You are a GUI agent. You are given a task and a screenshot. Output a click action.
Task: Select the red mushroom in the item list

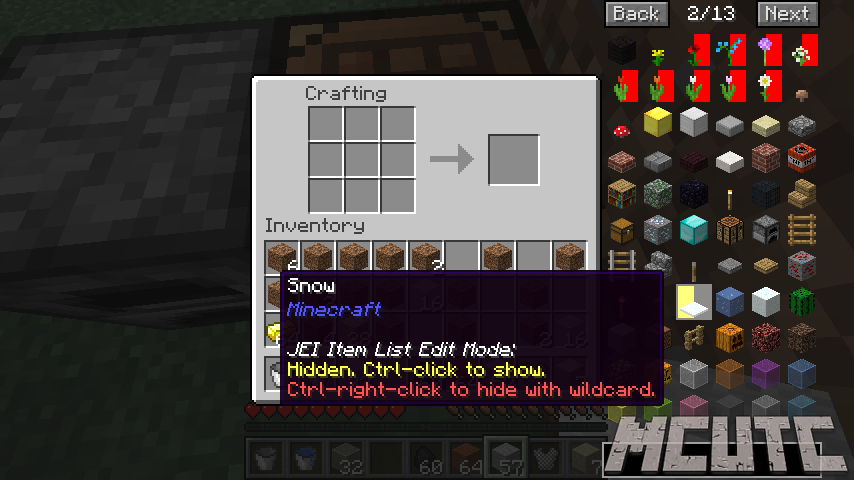pos(621,130)
